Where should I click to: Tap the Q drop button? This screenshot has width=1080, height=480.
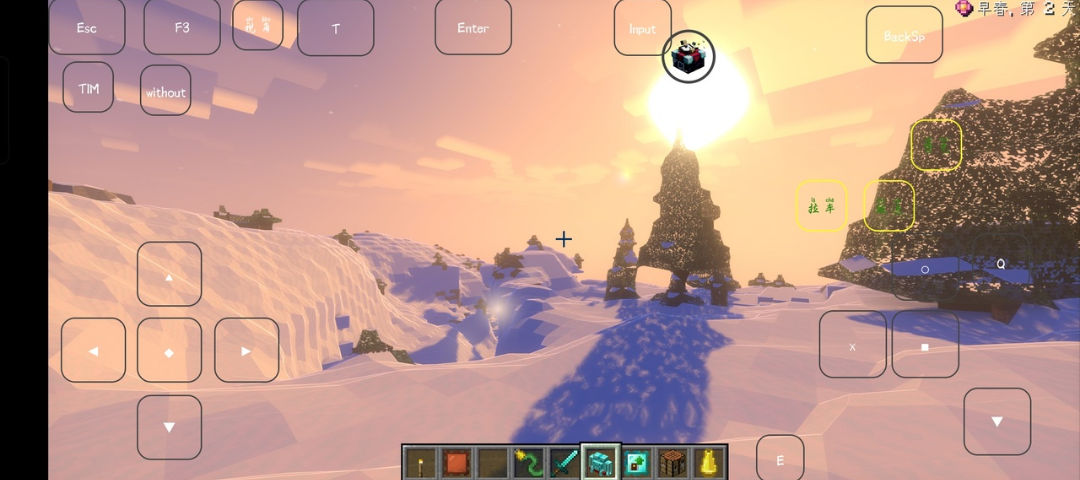tap(999, 264)
